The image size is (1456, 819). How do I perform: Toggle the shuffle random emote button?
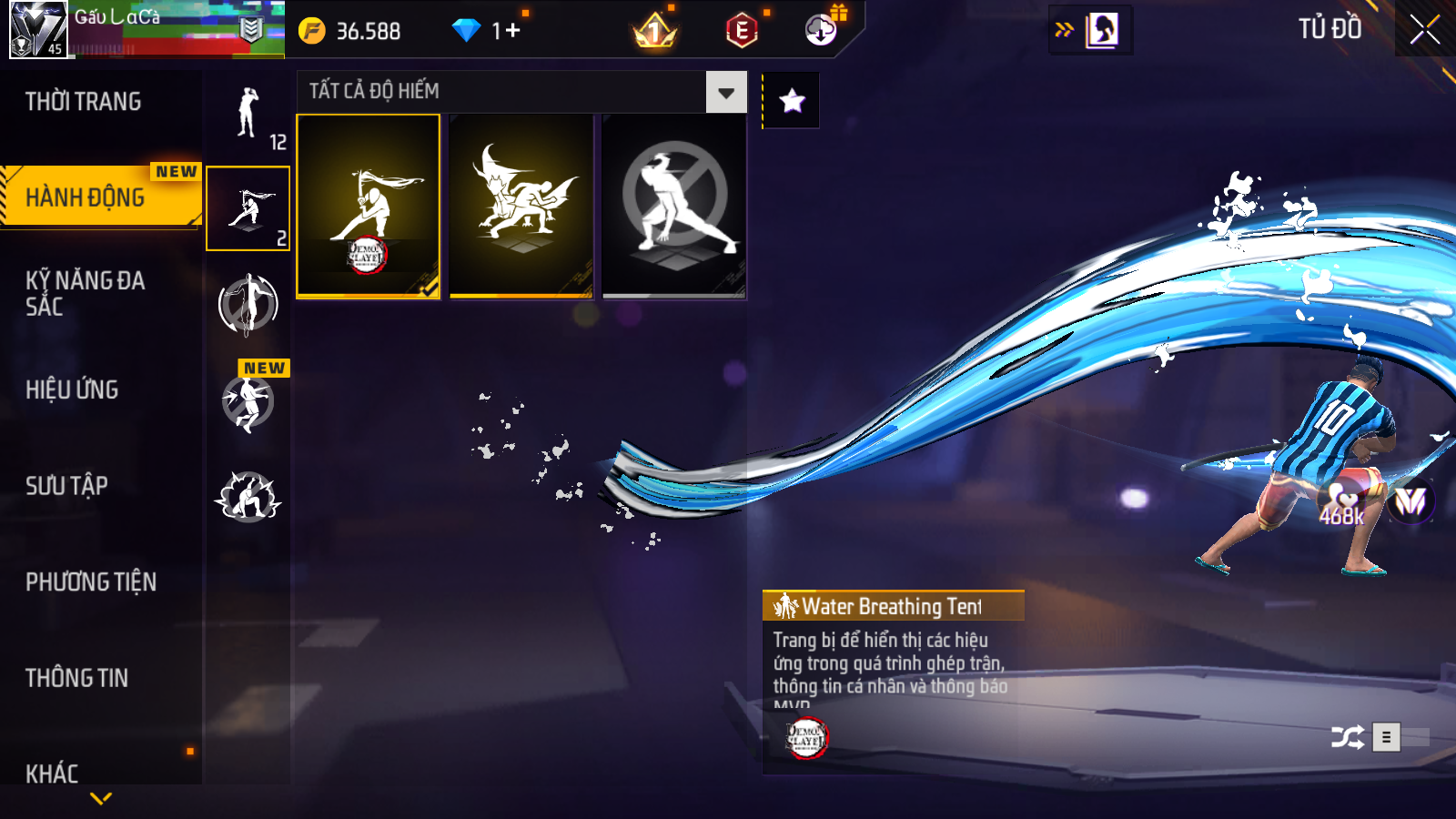(1347, 737)
